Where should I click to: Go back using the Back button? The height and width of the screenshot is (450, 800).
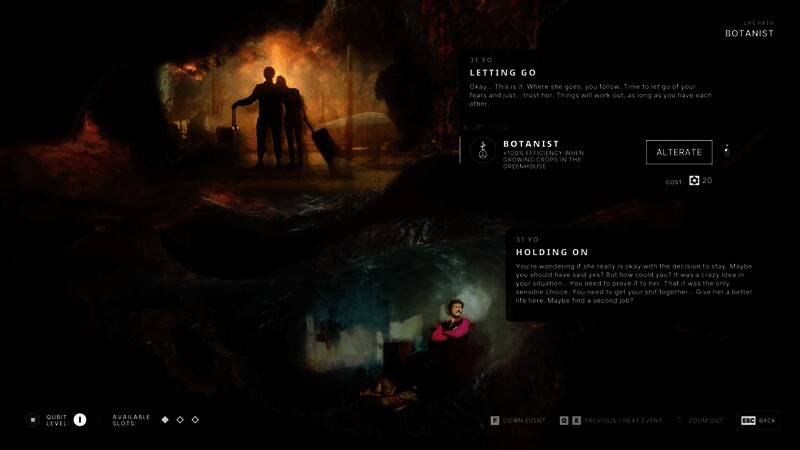click(x=758, y=420)
